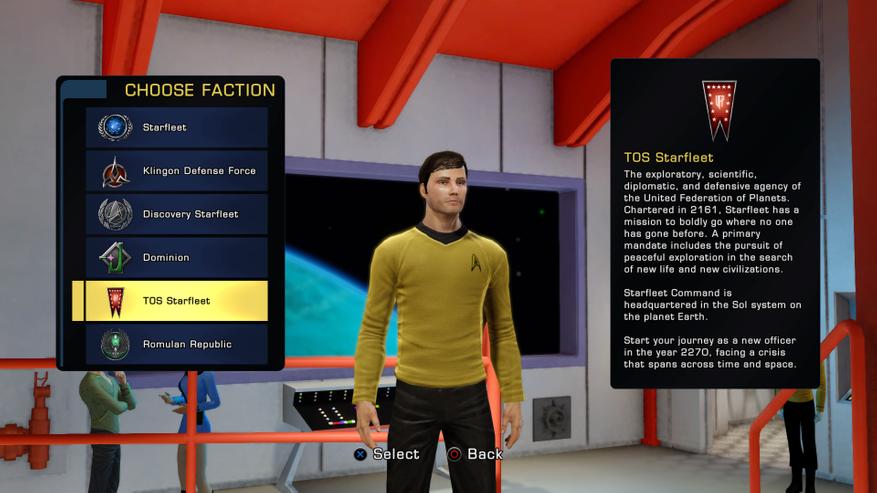Pick the Romulan Republic faction

click(x=176, y=344)
